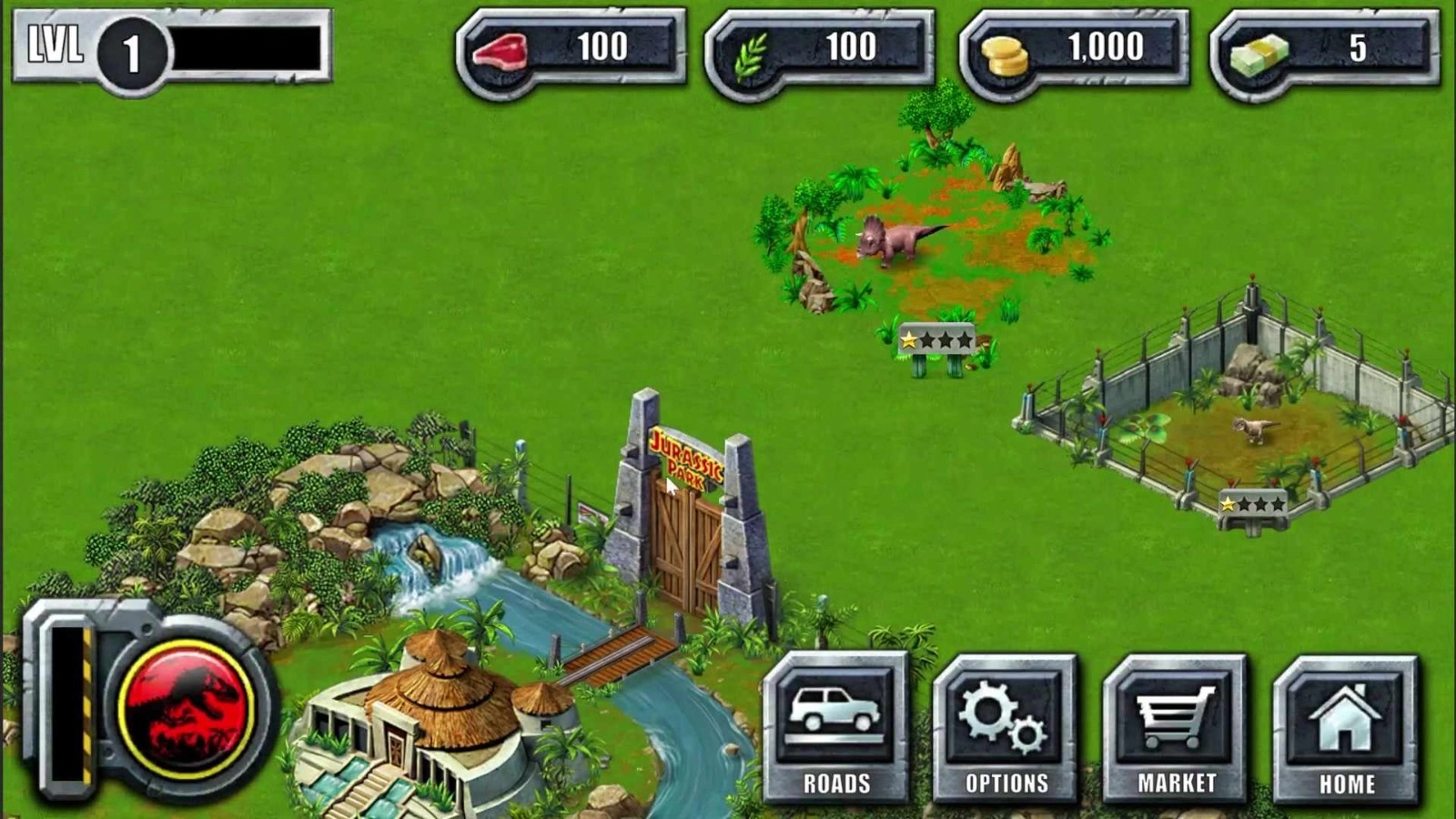
Task: Click the OPTIONS tab label
Action: 1004,781
